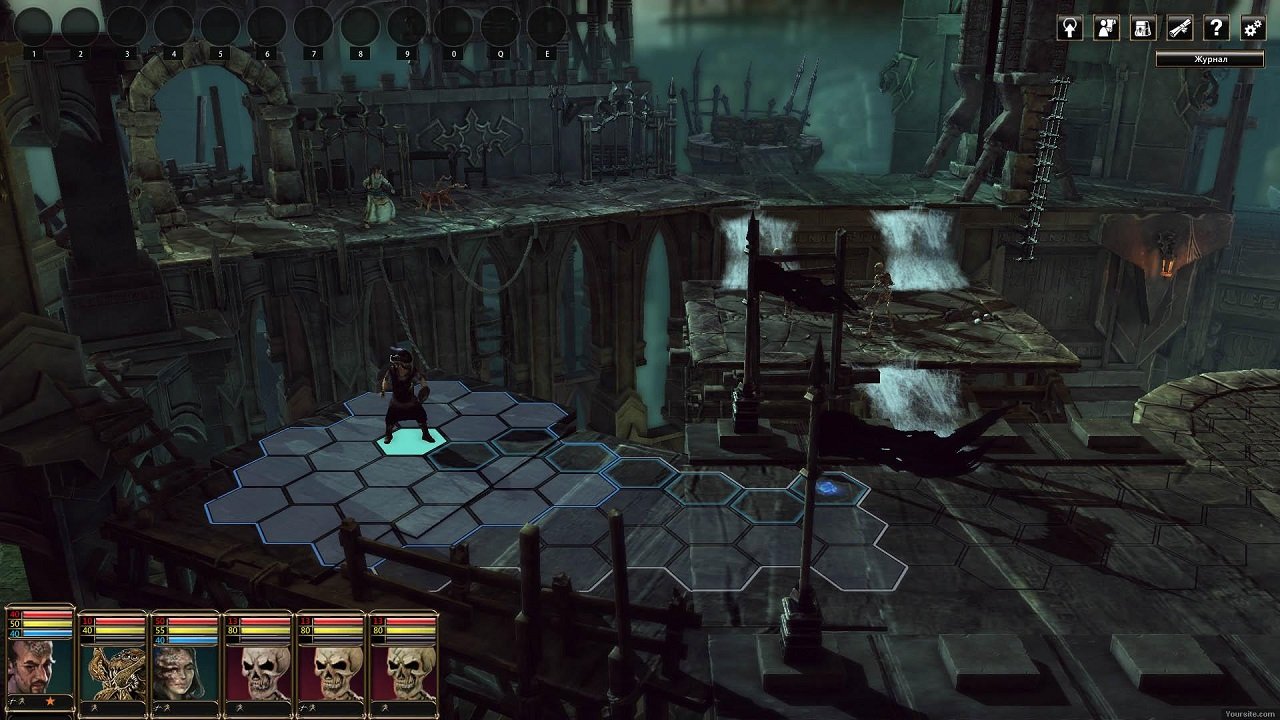Viewport: 1280px width, 720px height.
Task: Open the character level-up screen
Action: tap(1069, 29)
